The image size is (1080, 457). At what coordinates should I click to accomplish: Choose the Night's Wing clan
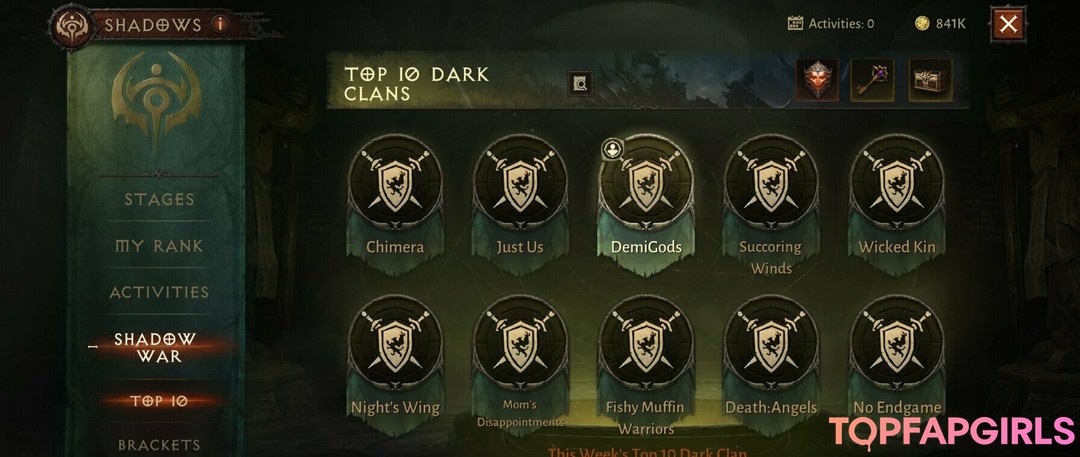click(x=395, y=346)
